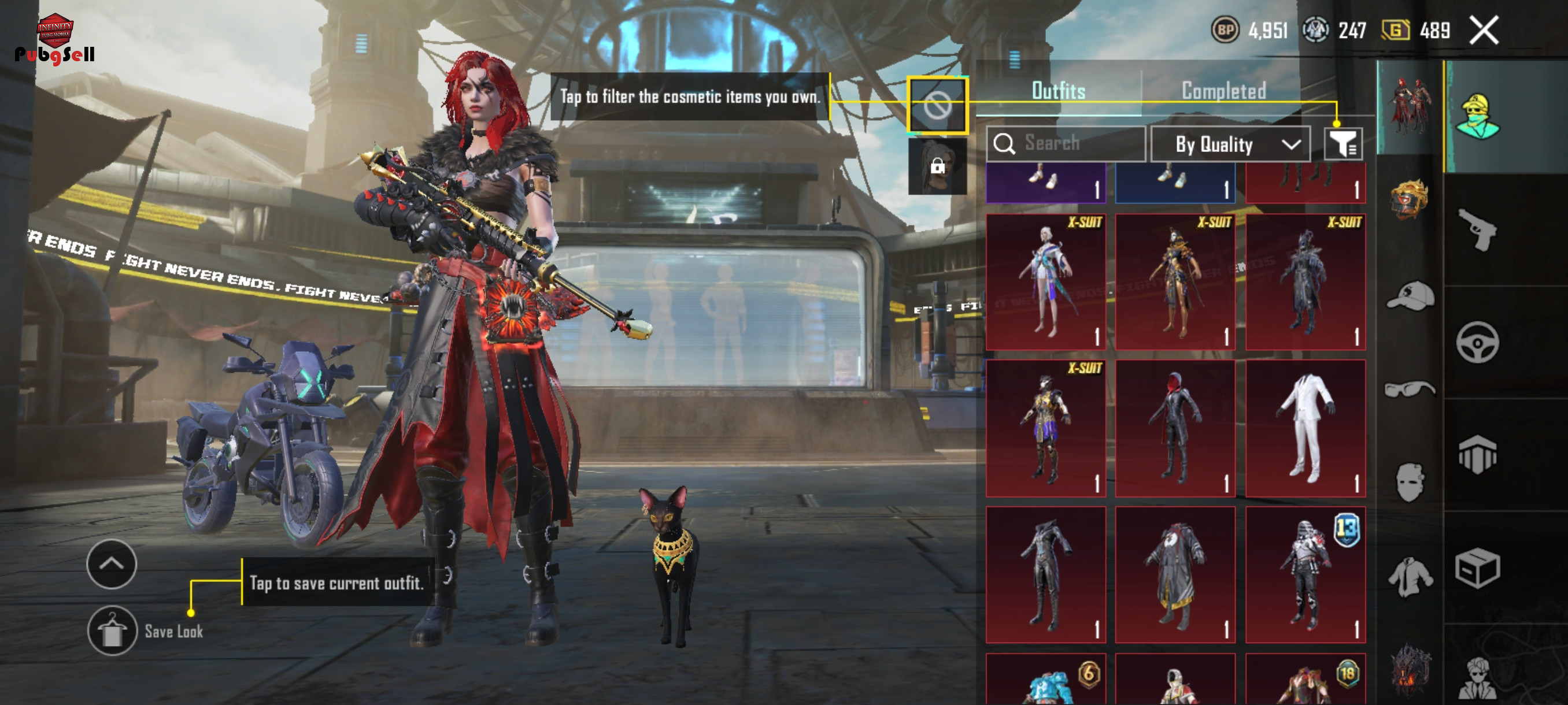1568x705 pixels.
Task: Pick the outfit with the 13 badge
Action: pos(1304,574)
